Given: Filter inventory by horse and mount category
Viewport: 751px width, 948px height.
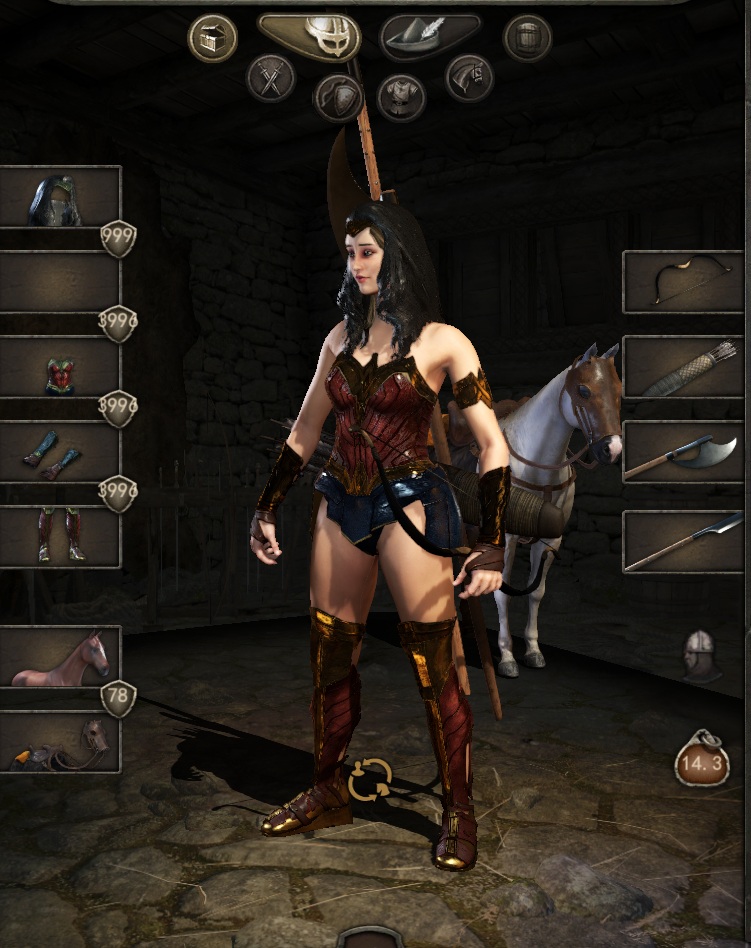Looking at the screenshot, I should click(469, 78).
